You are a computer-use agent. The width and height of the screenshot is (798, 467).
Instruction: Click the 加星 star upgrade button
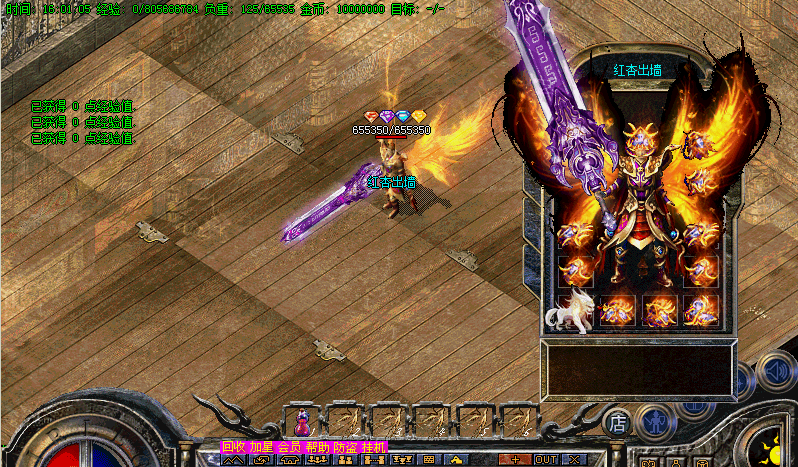(262, 447)
